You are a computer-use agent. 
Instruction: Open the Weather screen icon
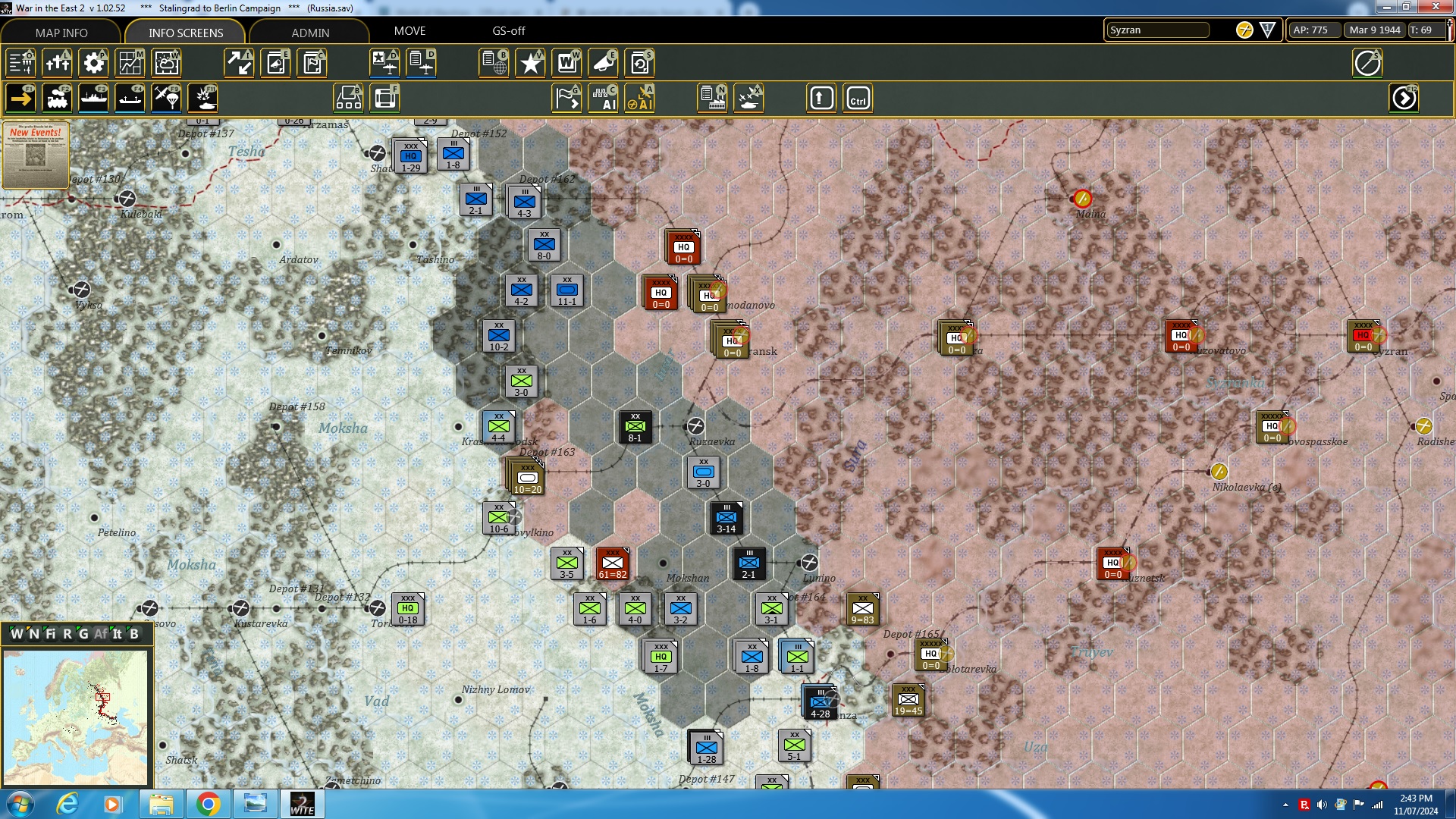click(x=166, y=63)
